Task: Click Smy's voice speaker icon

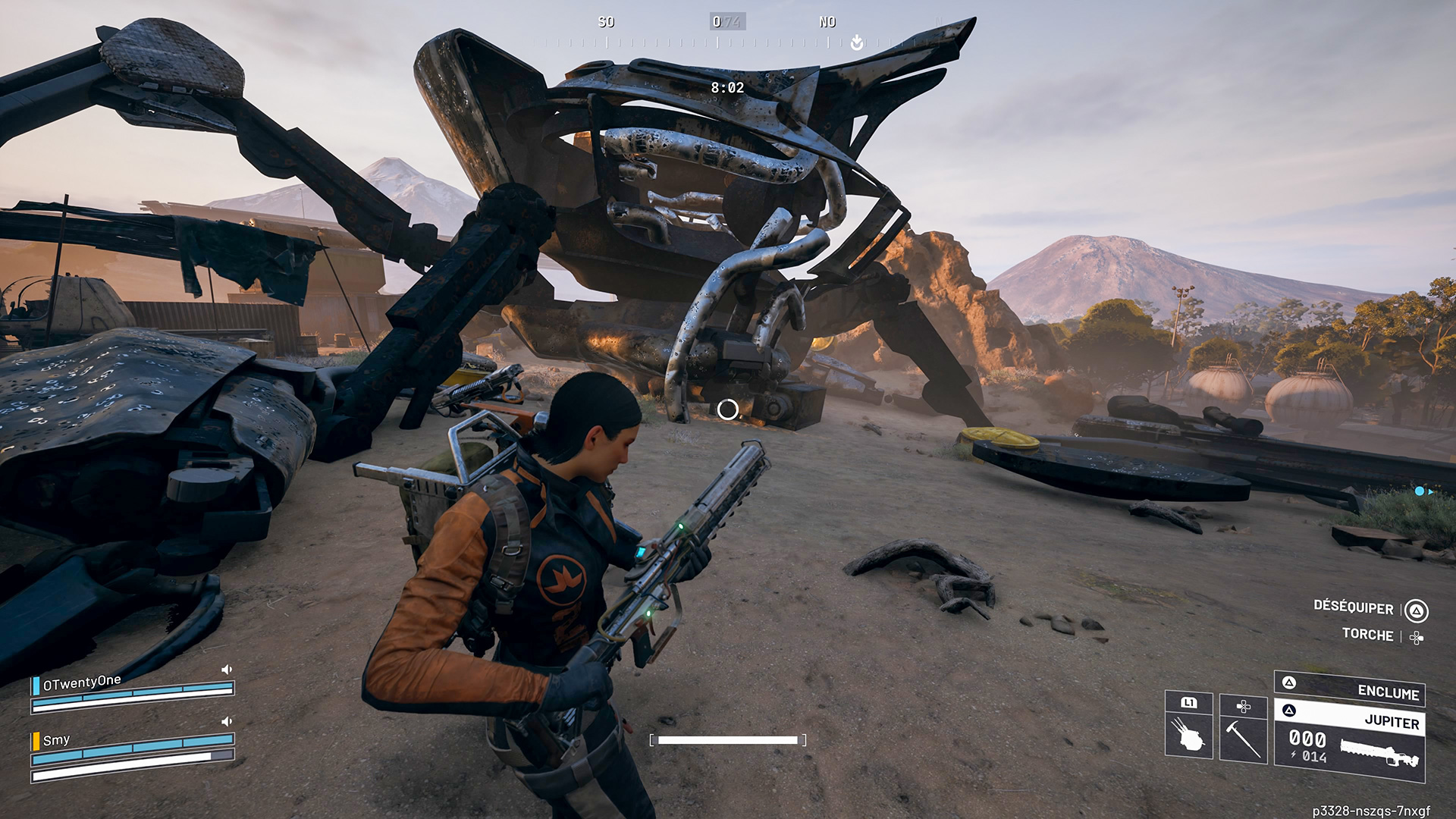Action: (226, 721)
